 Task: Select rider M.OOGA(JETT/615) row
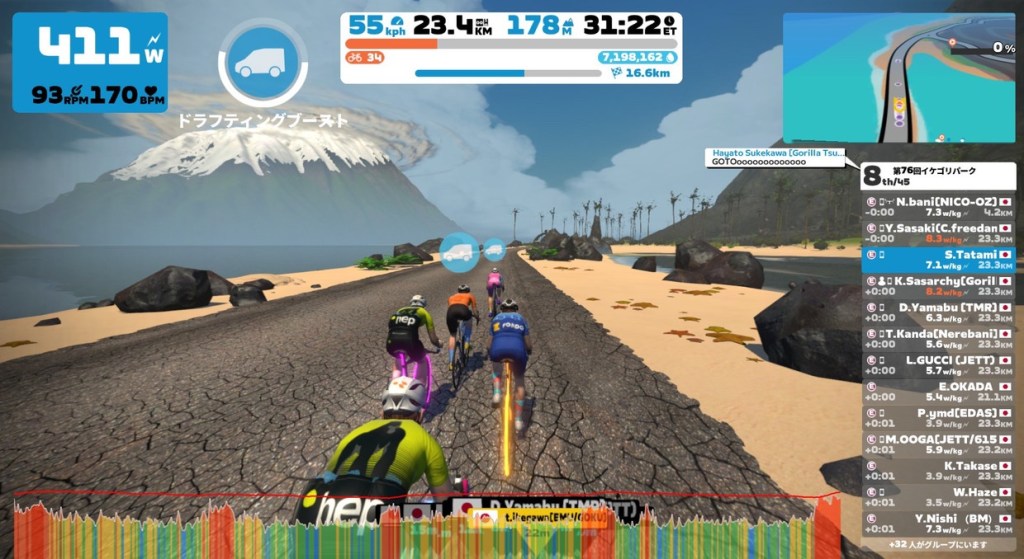[938, 444]
